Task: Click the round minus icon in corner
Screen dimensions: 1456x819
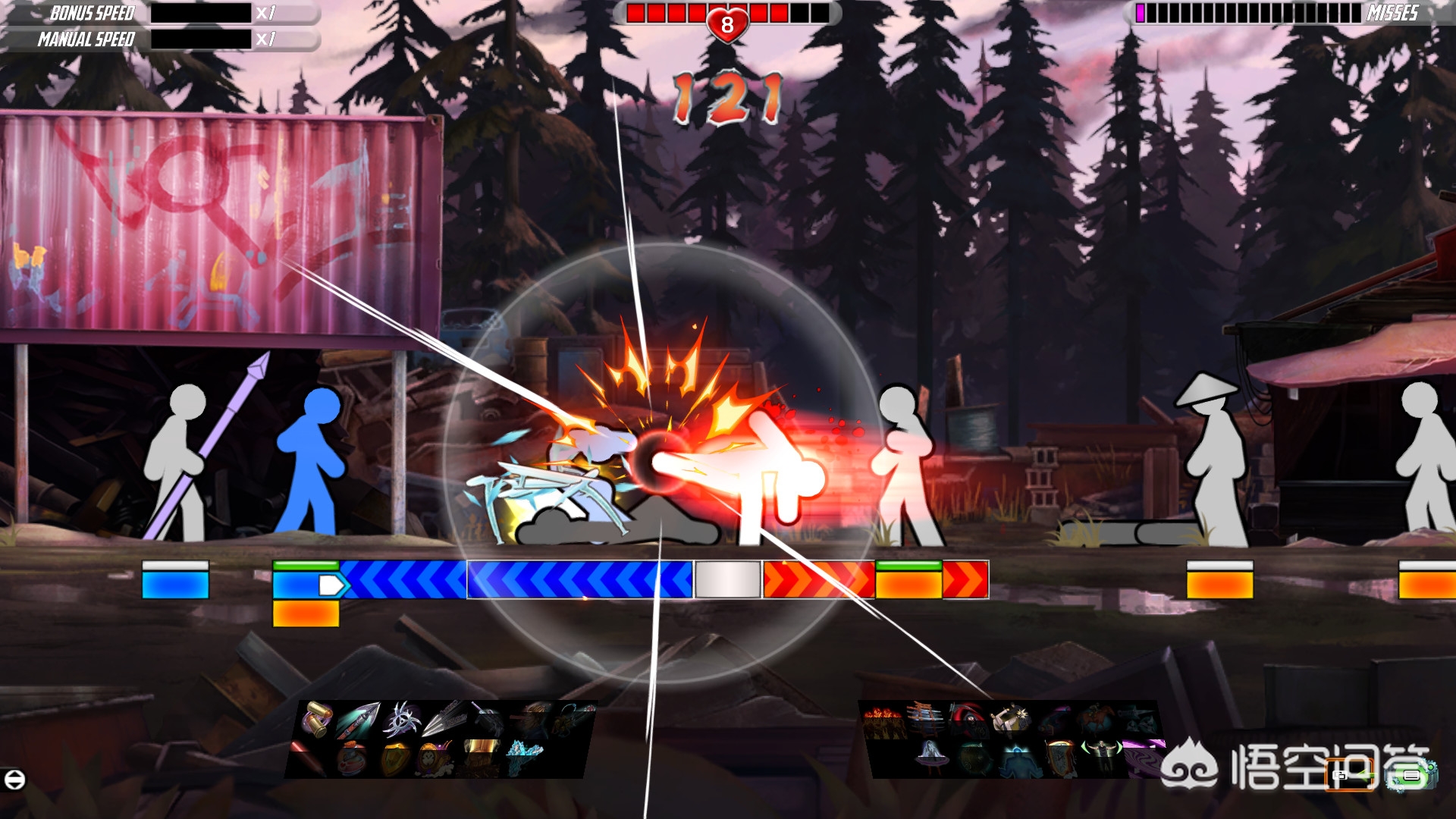Action: click(14, 779)
